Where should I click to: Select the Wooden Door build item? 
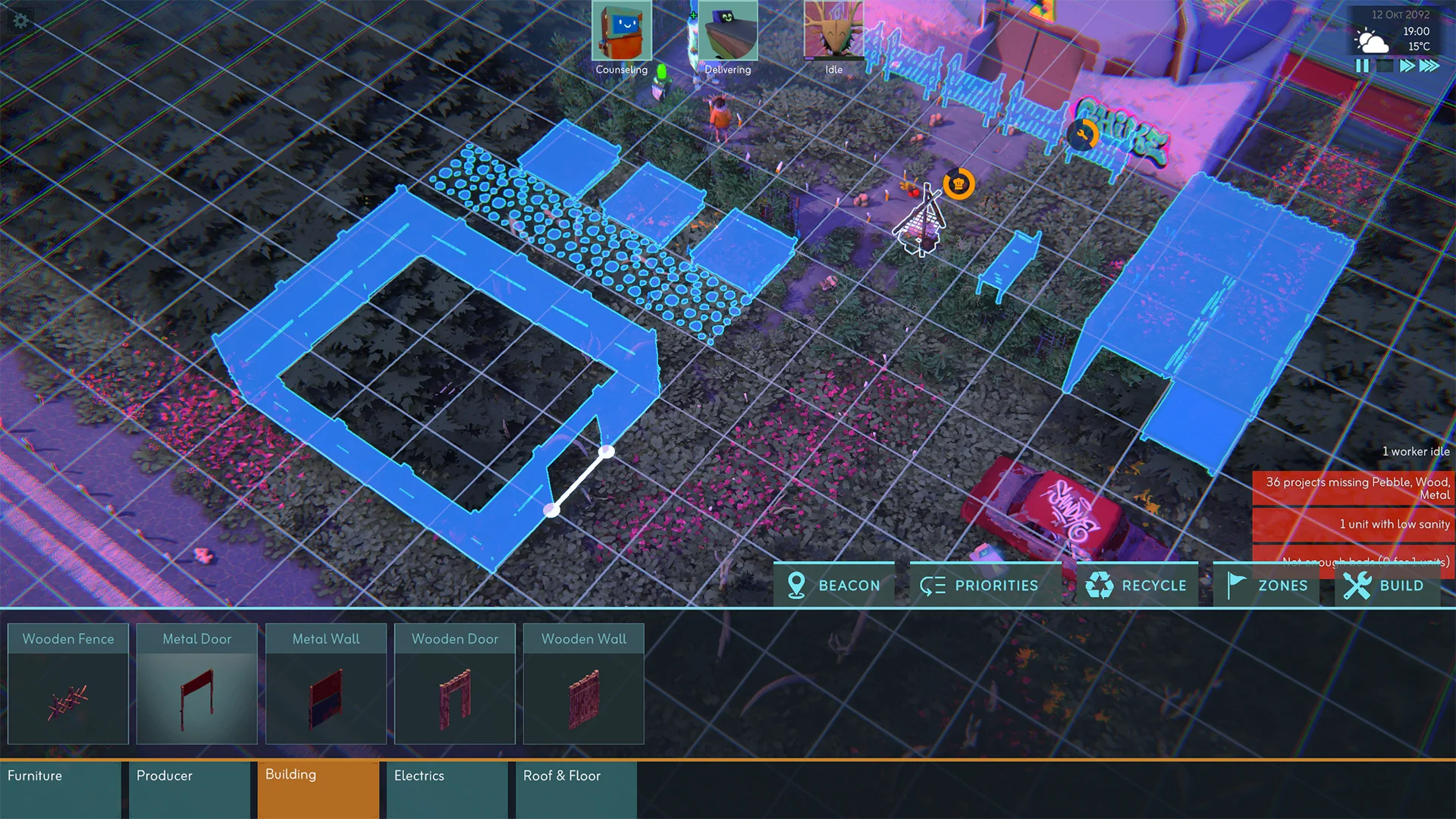coord(455,683)
